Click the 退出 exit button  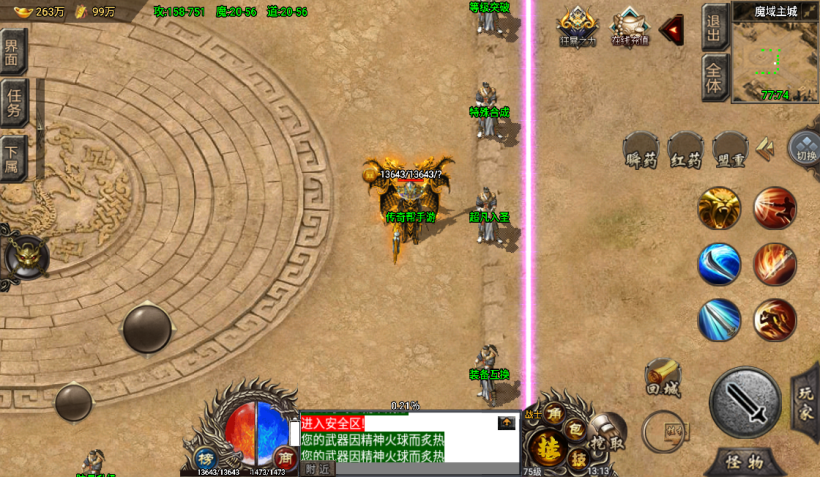coord(714,28)
